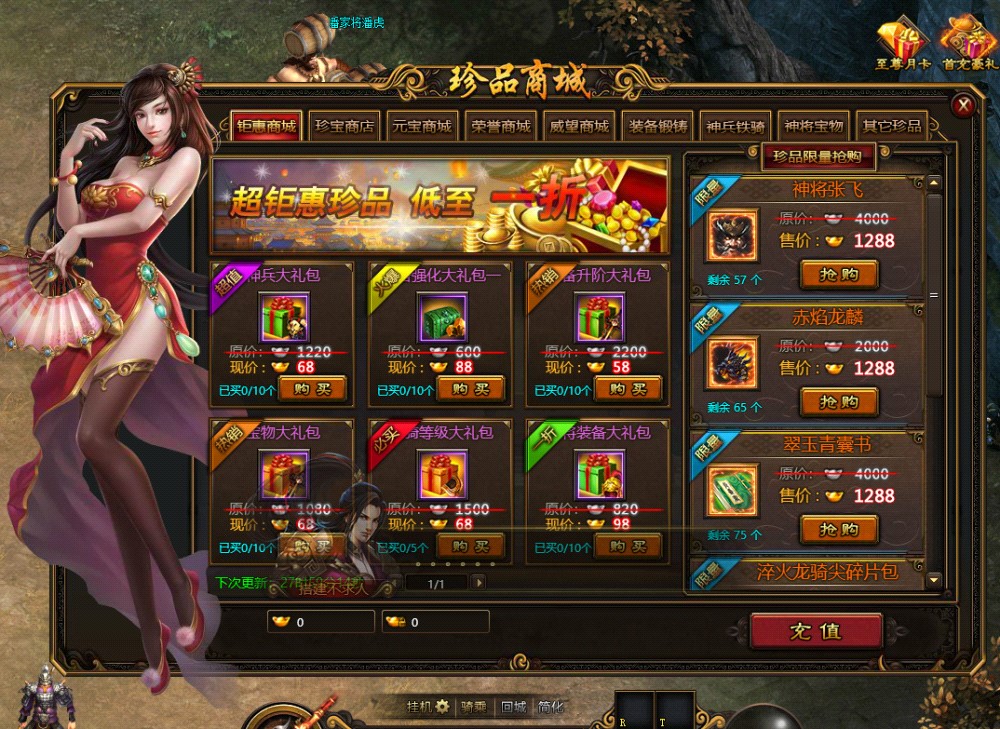The image size is (1000, 729).
Task: Switch to the 威望商城 tab
Action: [579, 127]
